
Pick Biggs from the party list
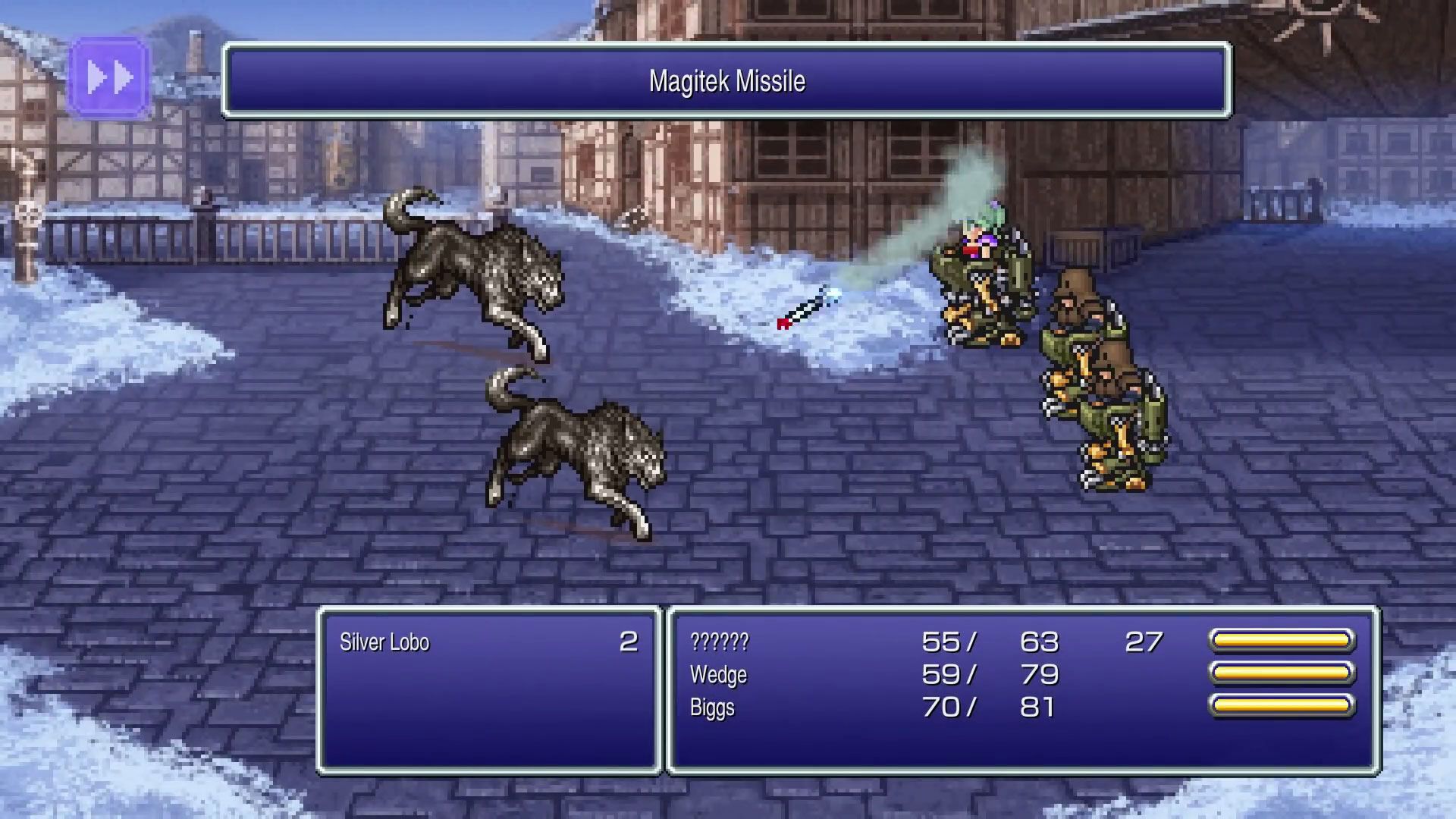712,707
